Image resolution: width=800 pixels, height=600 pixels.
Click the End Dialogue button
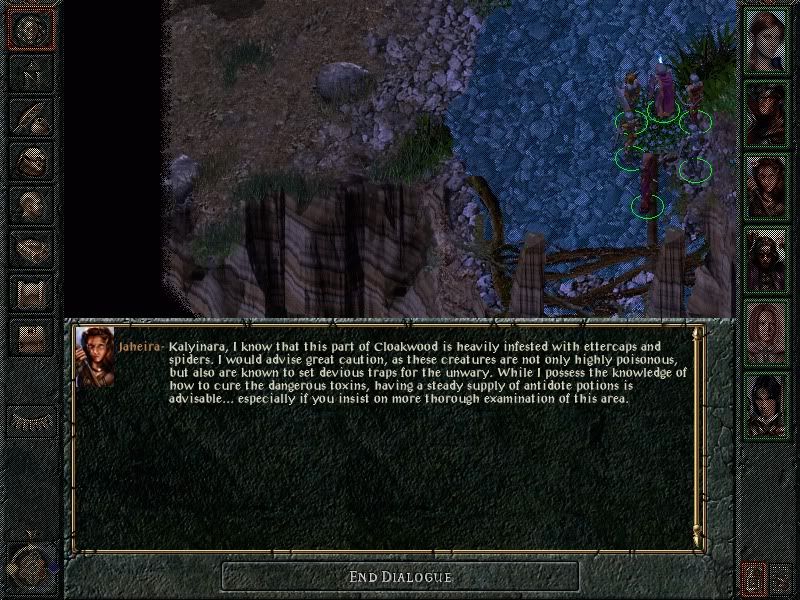[x=400, y=576]
